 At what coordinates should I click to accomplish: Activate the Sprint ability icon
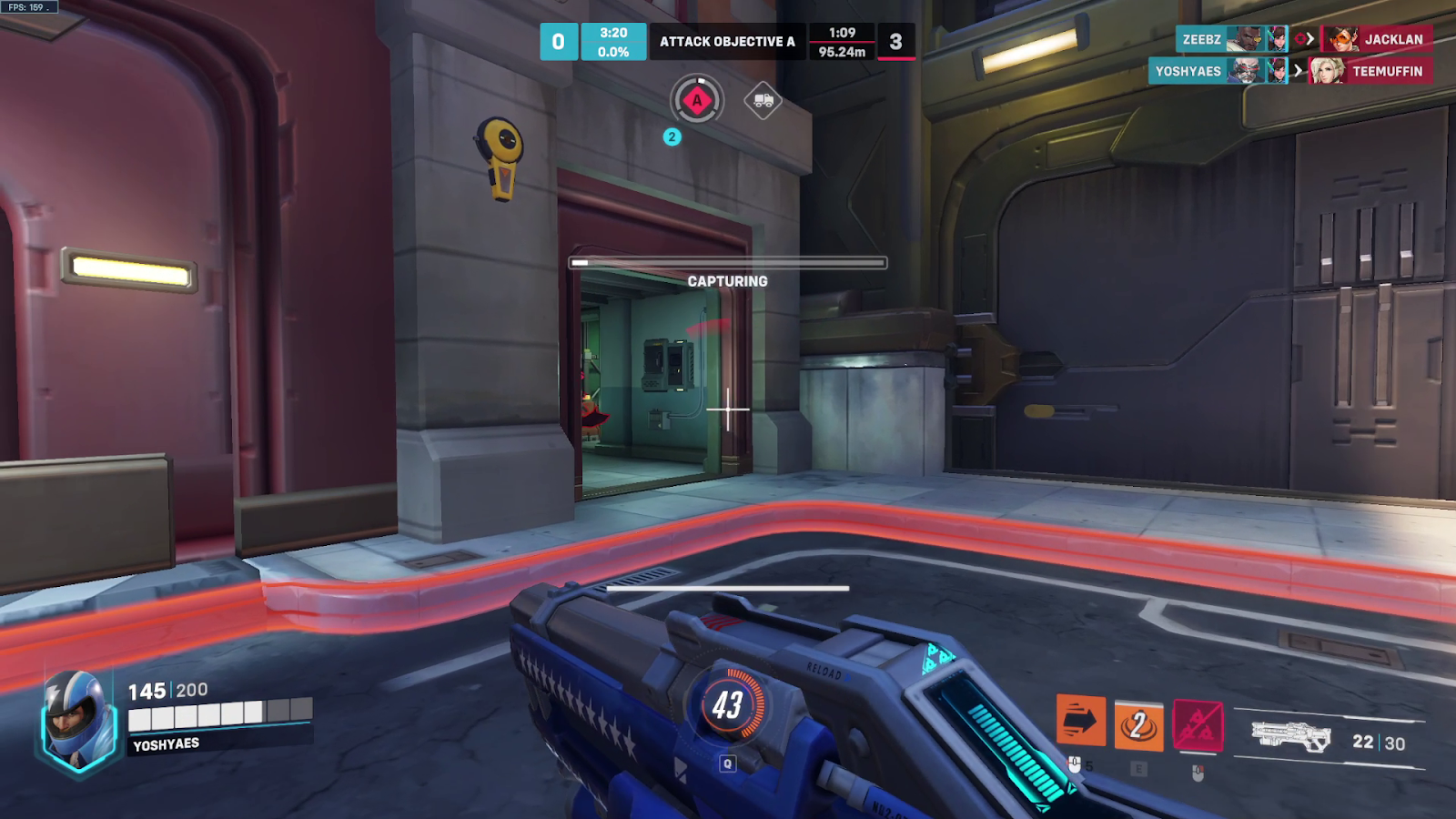pyautogui.click(x=1080, y=722)
